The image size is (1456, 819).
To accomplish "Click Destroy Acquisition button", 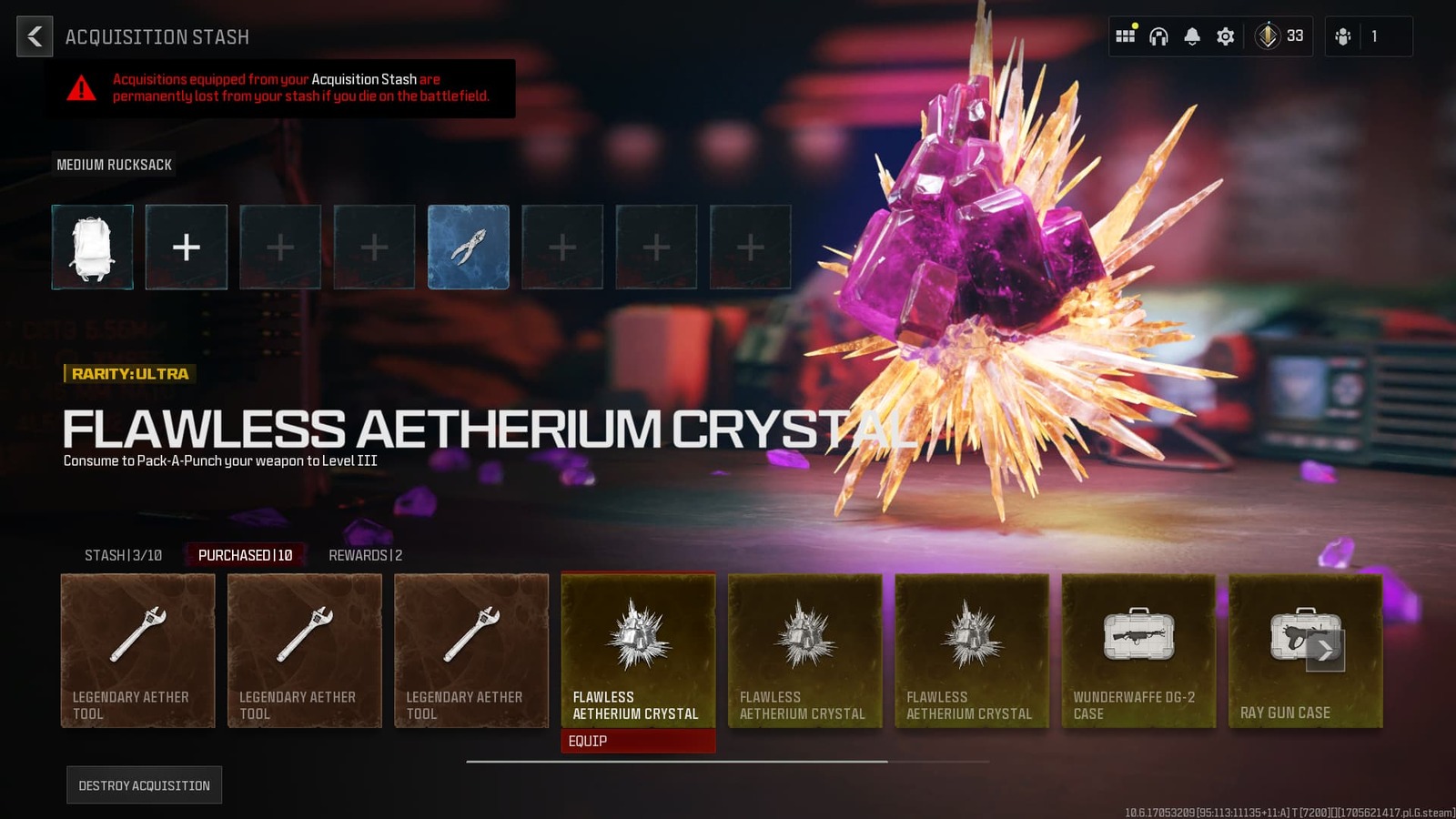I will coord(144,785).
